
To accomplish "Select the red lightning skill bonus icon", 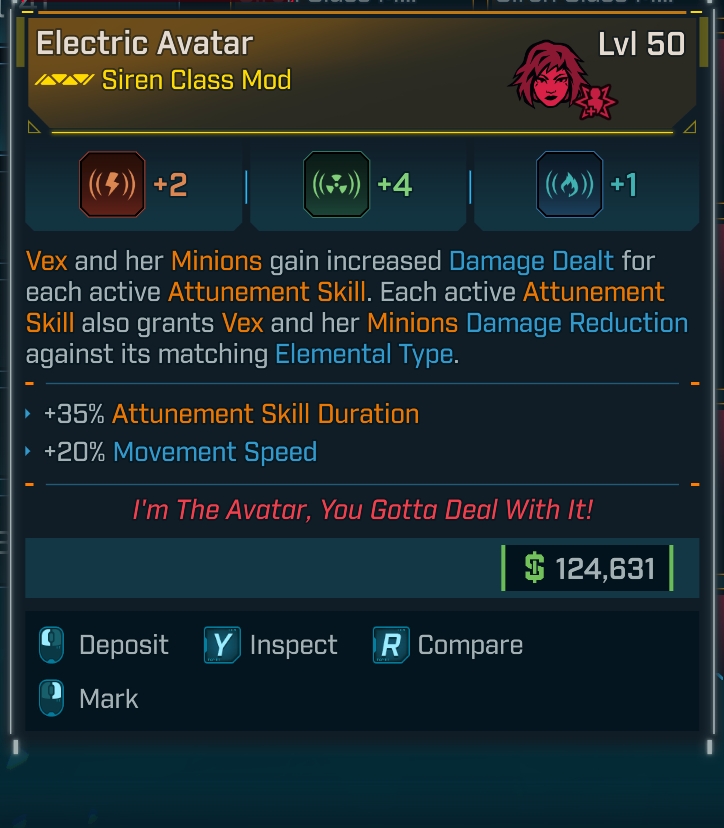I will point(111,185).
